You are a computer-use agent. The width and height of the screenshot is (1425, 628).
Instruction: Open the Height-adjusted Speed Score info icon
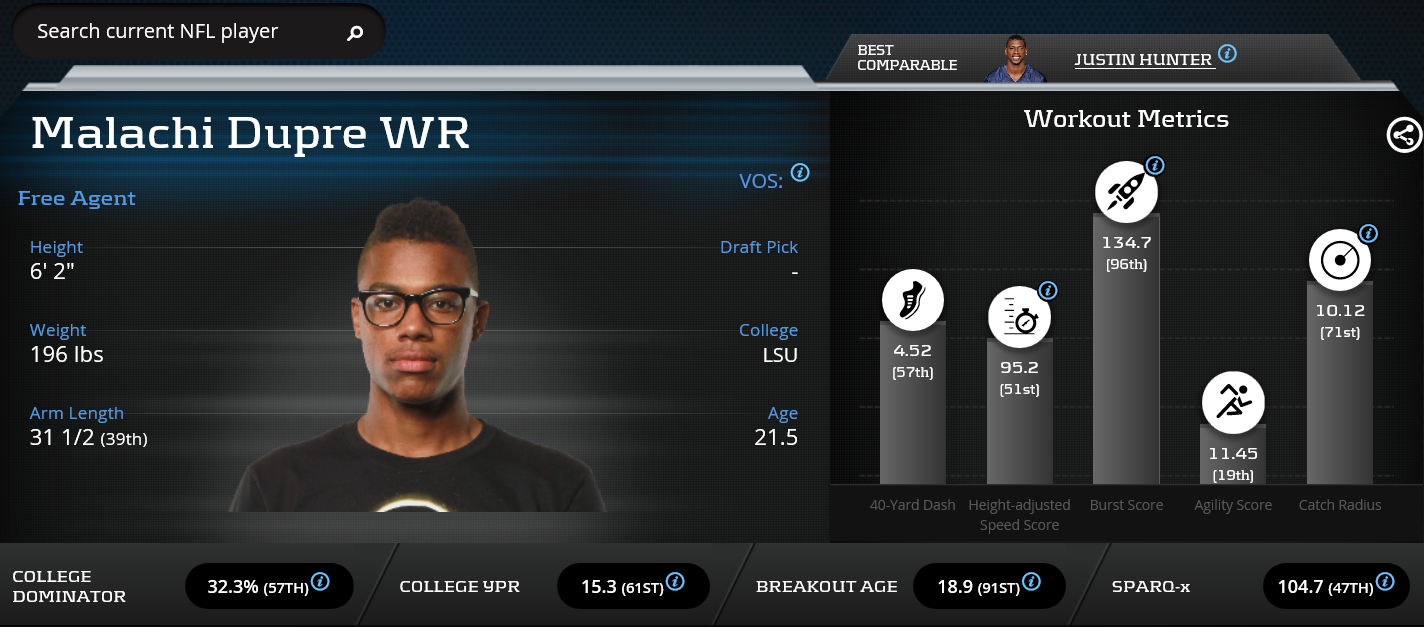(x=1048, y=291)
